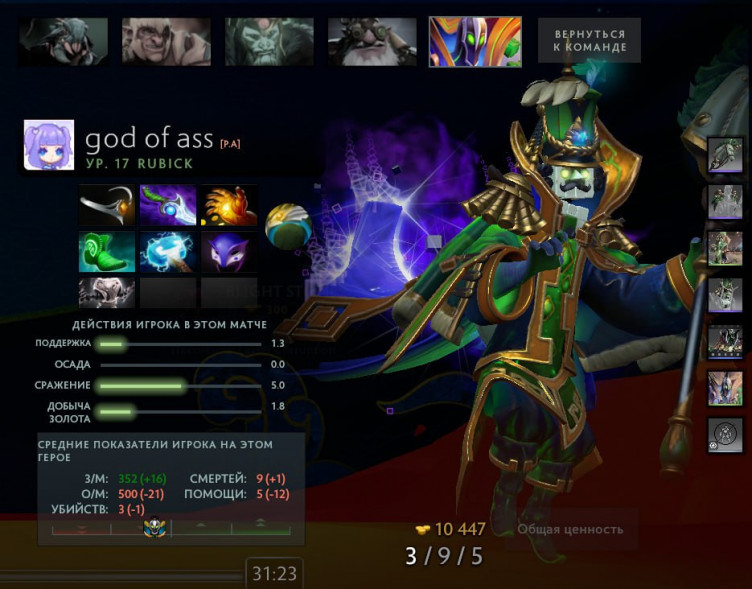Select the Rubick hero portrait
Screen dimensions: 752x589
475,42
